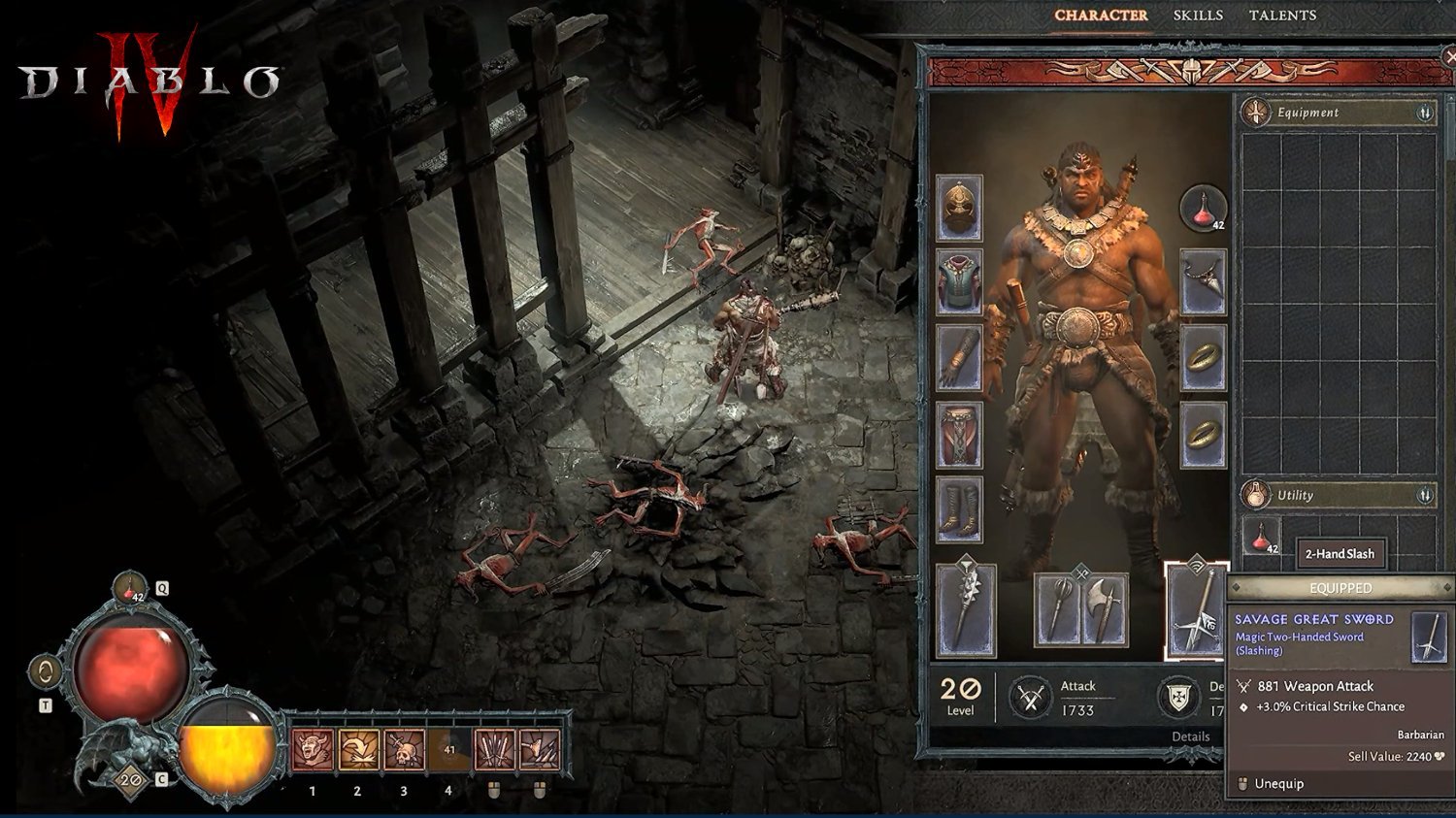
Task: Select the equipped helmet slot
Action: [959, 208]
